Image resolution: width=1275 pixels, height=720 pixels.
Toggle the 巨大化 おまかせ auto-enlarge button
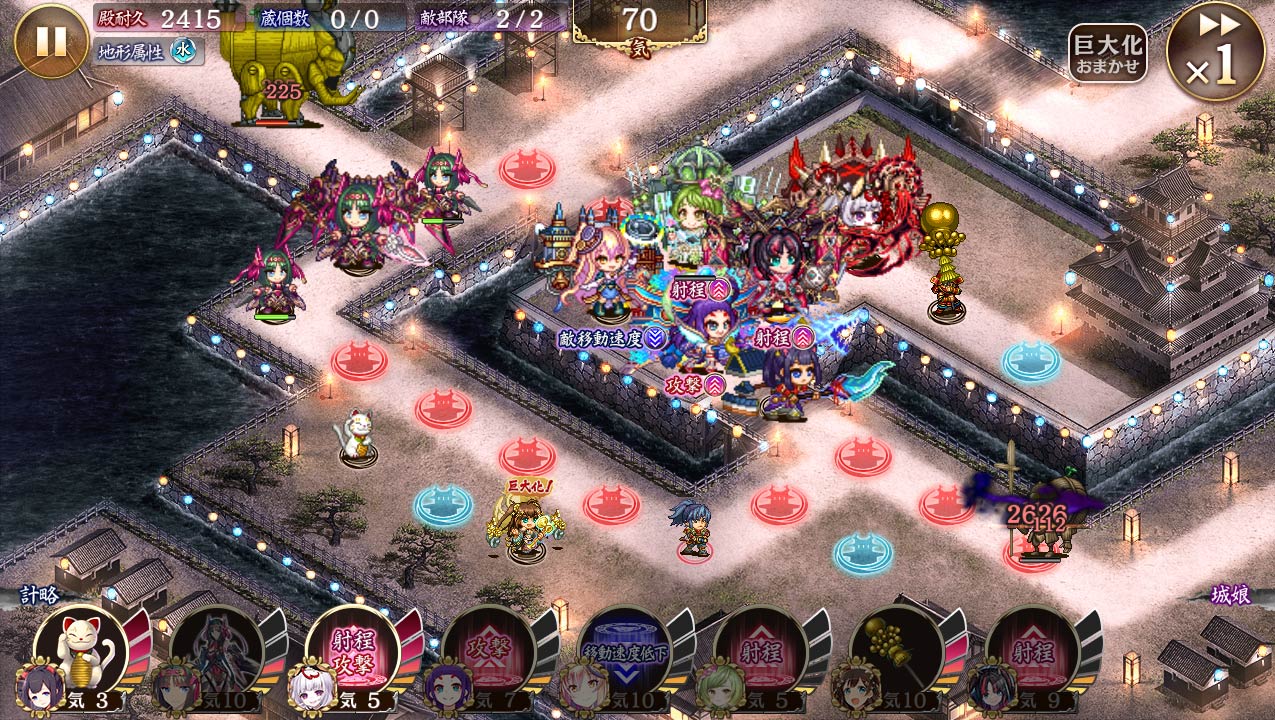[x=1107, y=53]
